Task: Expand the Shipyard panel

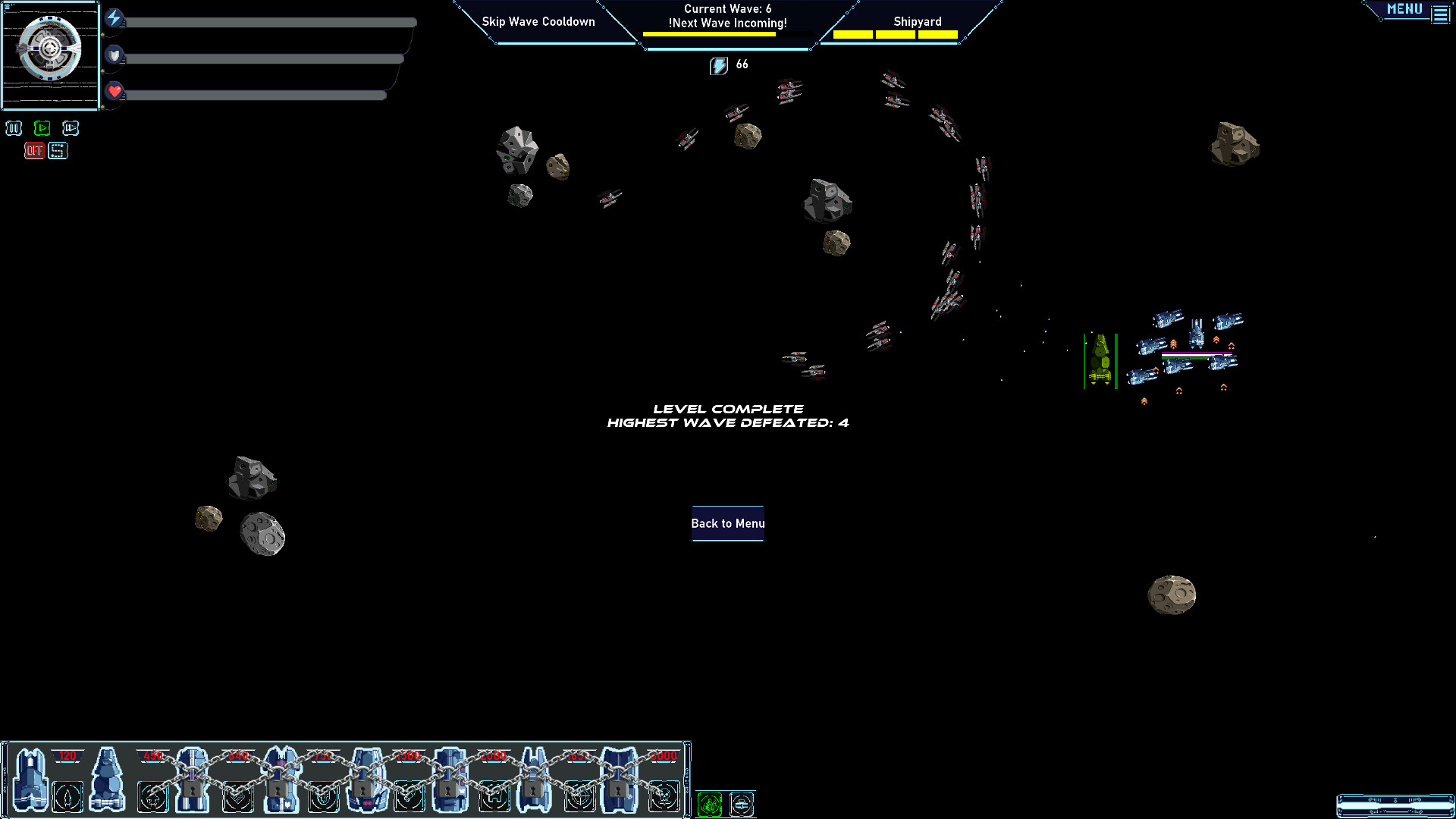Action: coord(918,21)
